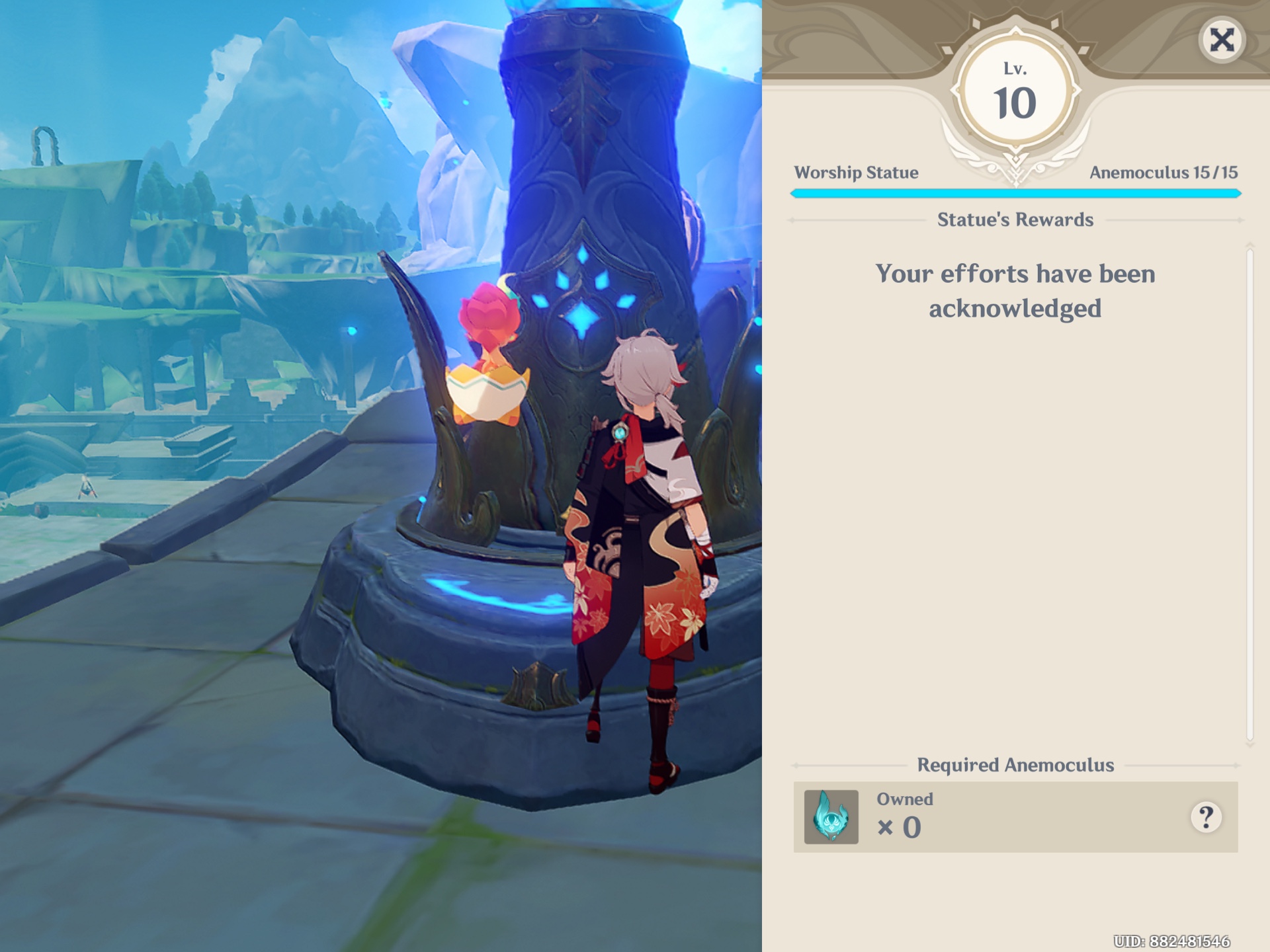Image resolution: width=1270 pixels, height=952 pixels.
Task: Click the Anemoculus progress bar
Action: [1017, 194]
